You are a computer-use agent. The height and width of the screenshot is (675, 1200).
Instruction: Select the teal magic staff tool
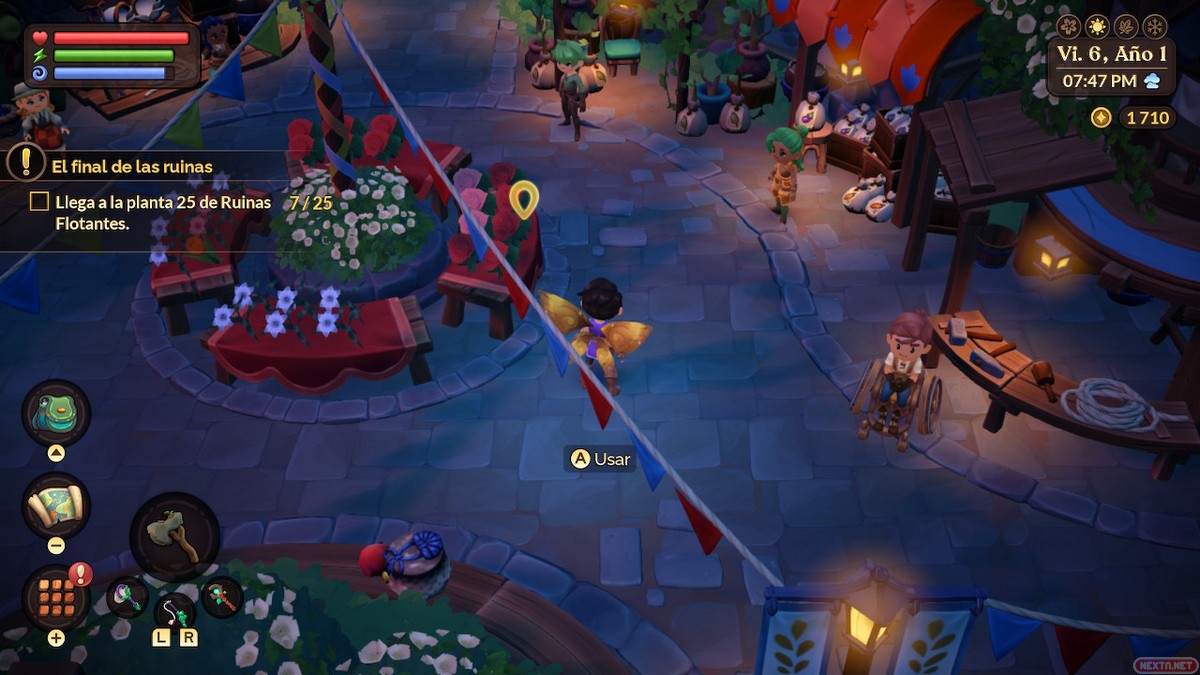point(221,598)
